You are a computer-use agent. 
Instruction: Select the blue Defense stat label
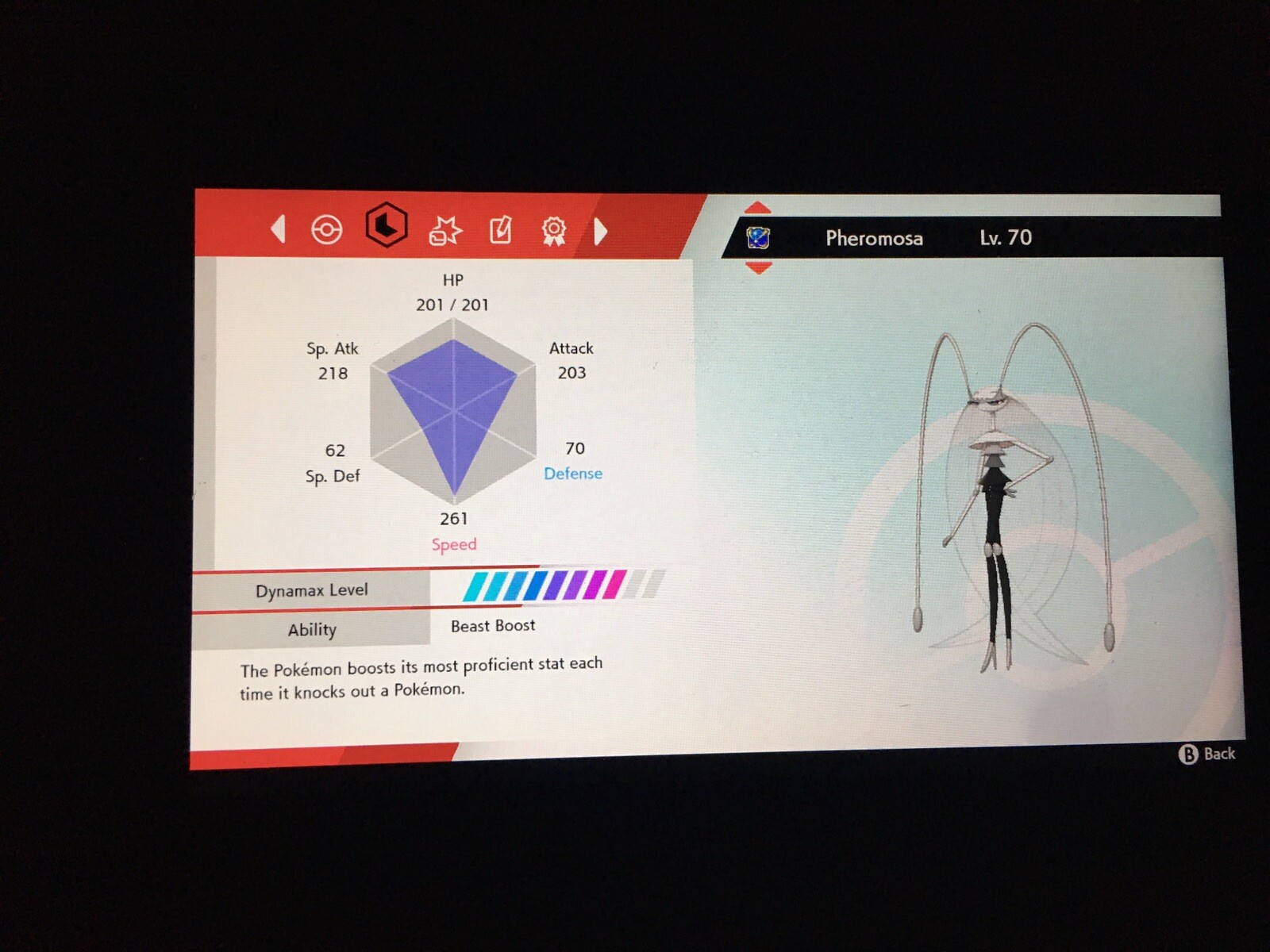(573, 474)
